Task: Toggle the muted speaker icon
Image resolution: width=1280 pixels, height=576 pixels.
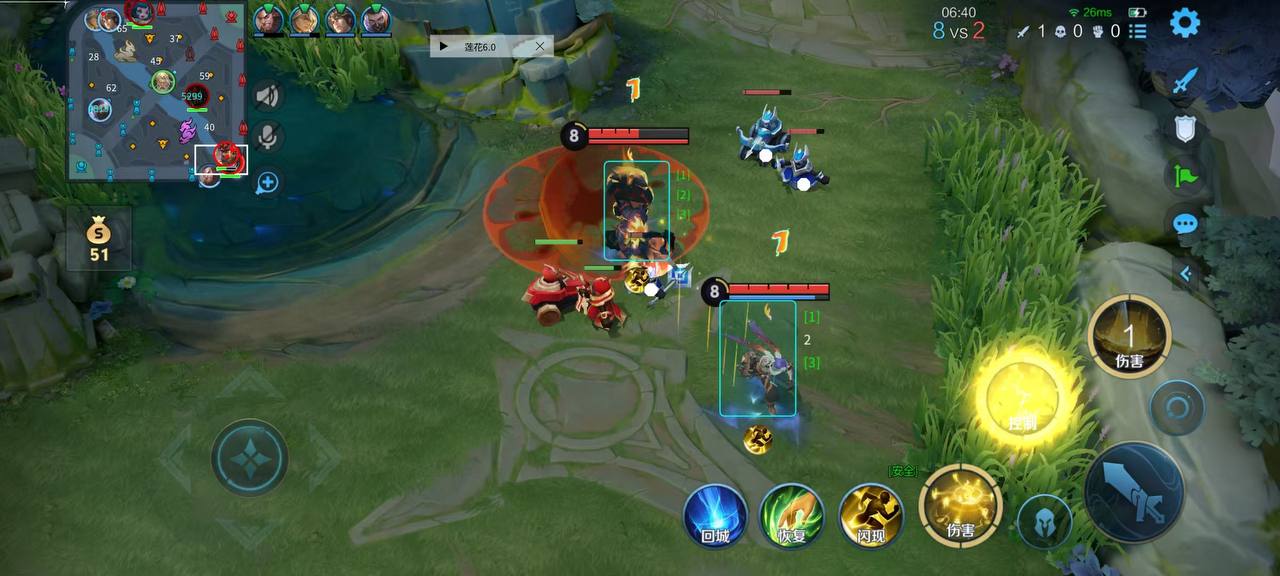Action: click(x=267, y=96)
